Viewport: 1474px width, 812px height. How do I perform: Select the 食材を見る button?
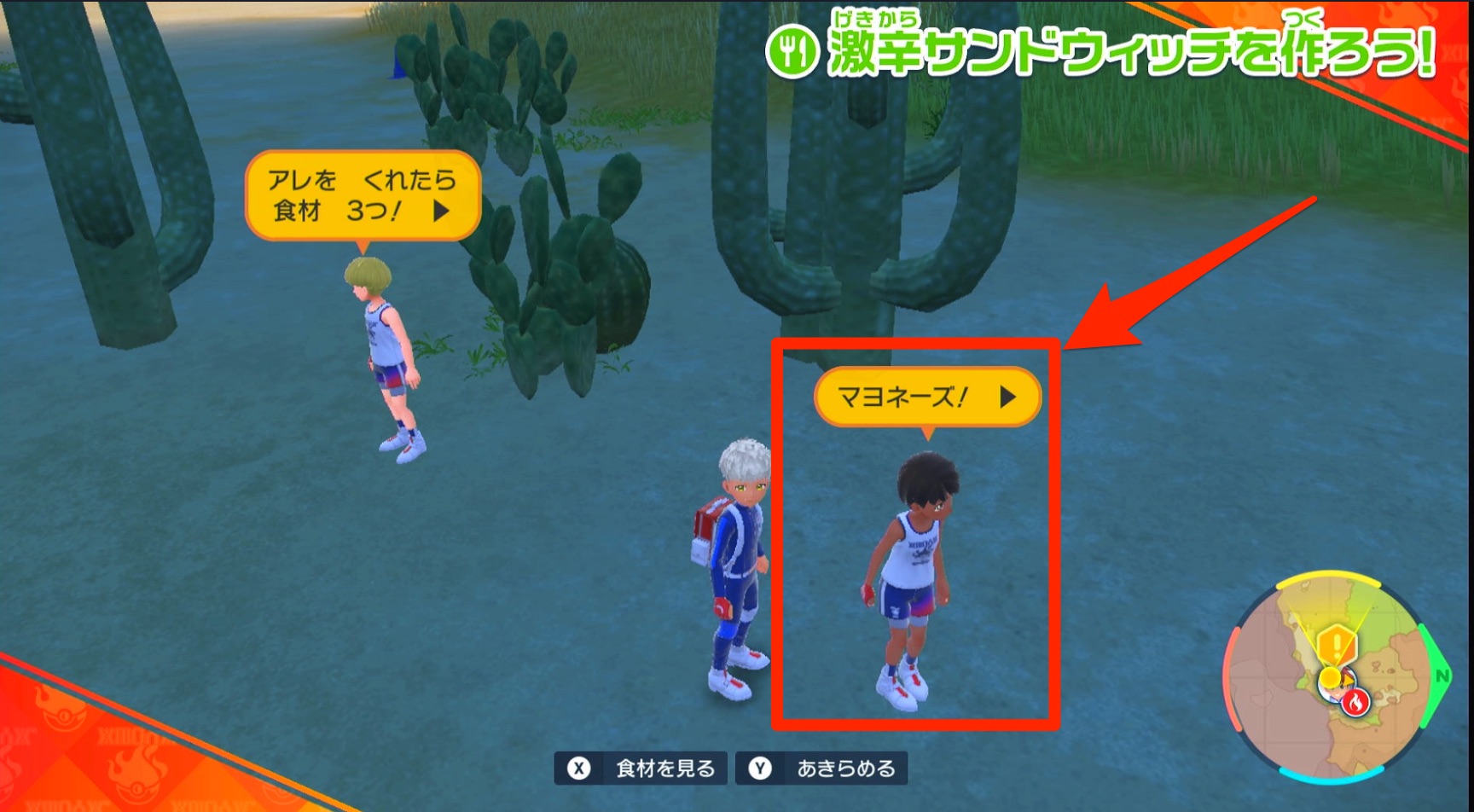click(x=641, y=767)
